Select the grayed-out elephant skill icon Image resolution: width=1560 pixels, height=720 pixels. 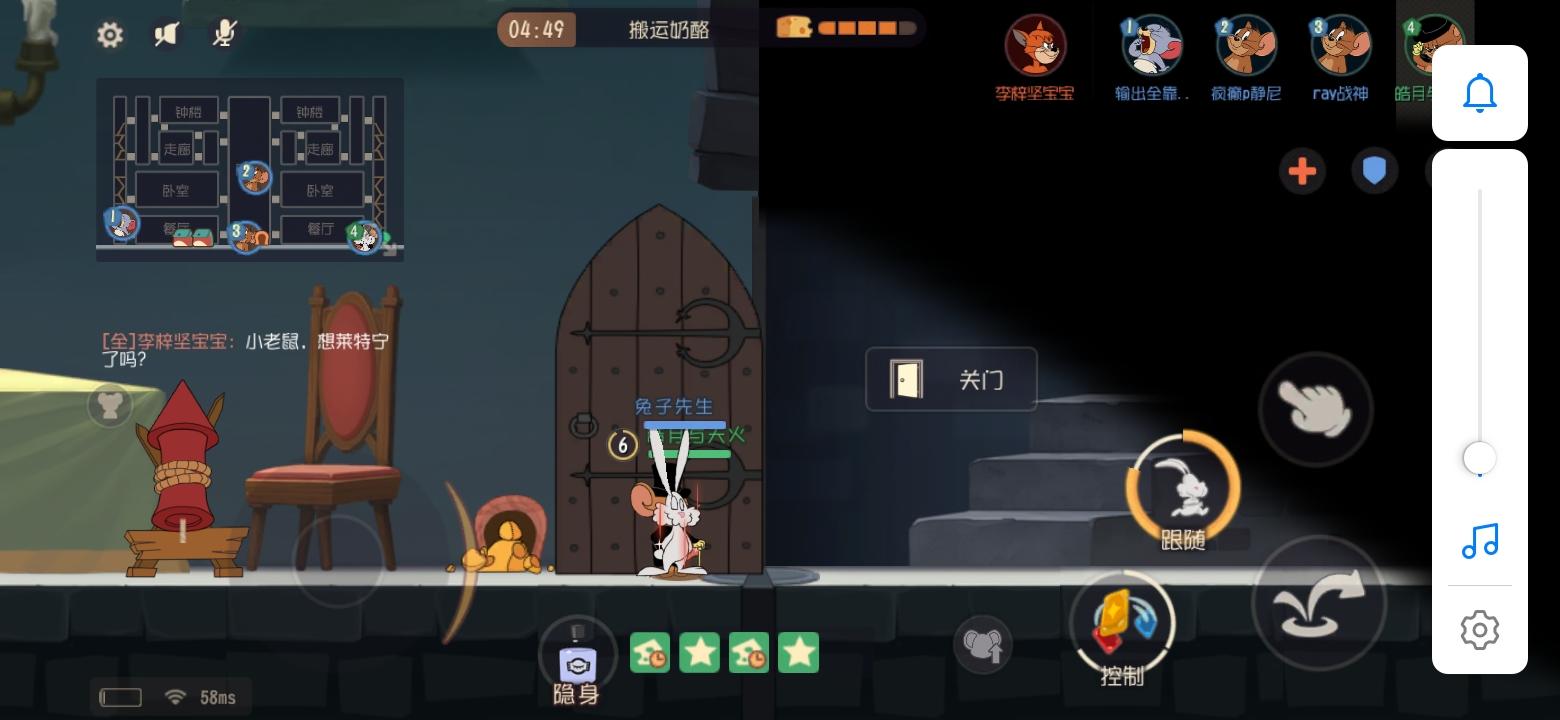coord(983,645)
